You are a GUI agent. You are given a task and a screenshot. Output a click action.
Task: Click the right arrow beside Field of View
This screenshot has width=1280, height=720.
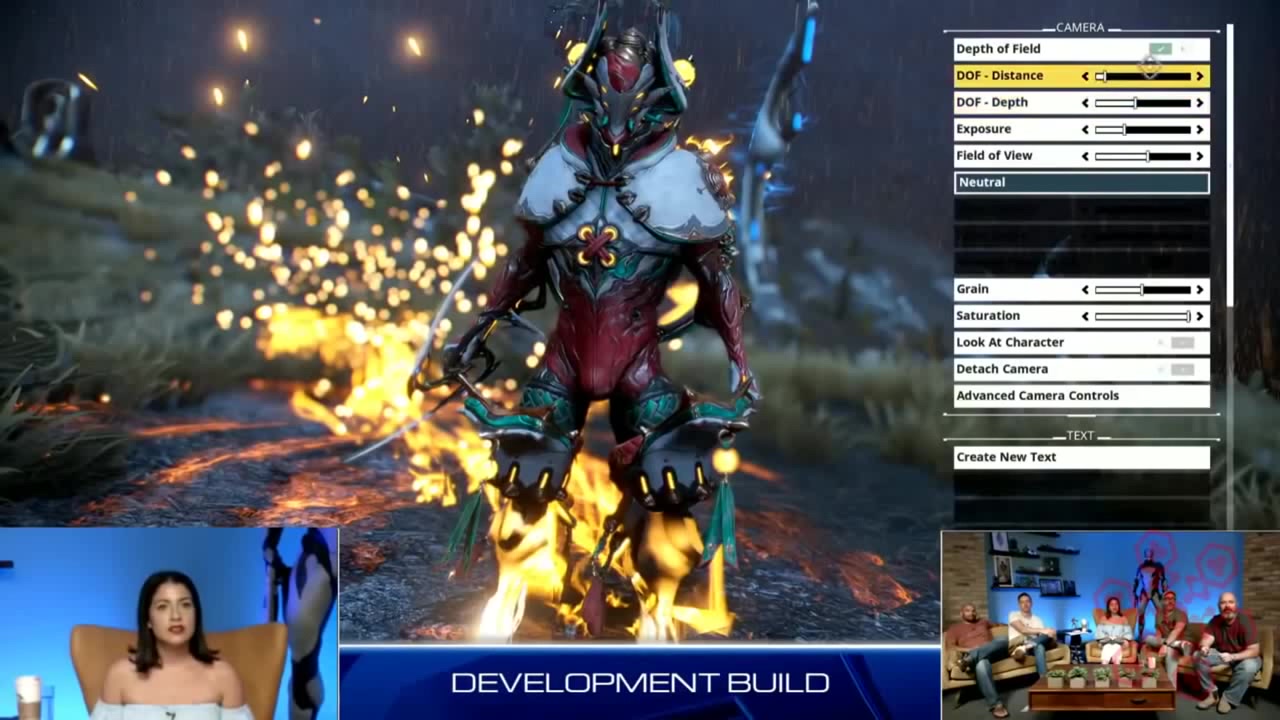pyautogui.click(x=1198, y=155)
